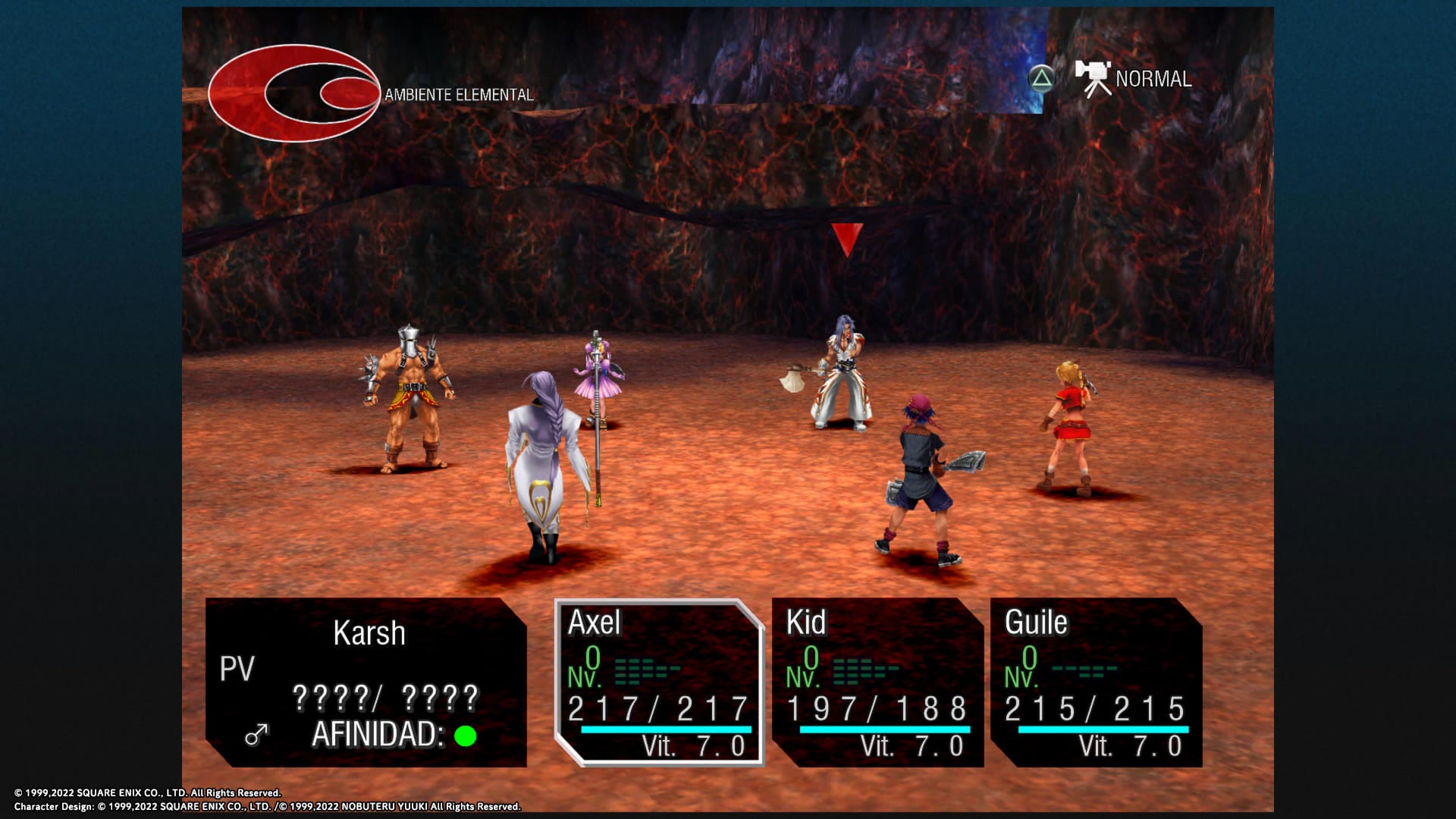Click the red elemental field indicator
Screen dimensions: 1456x819
point(294,93)
